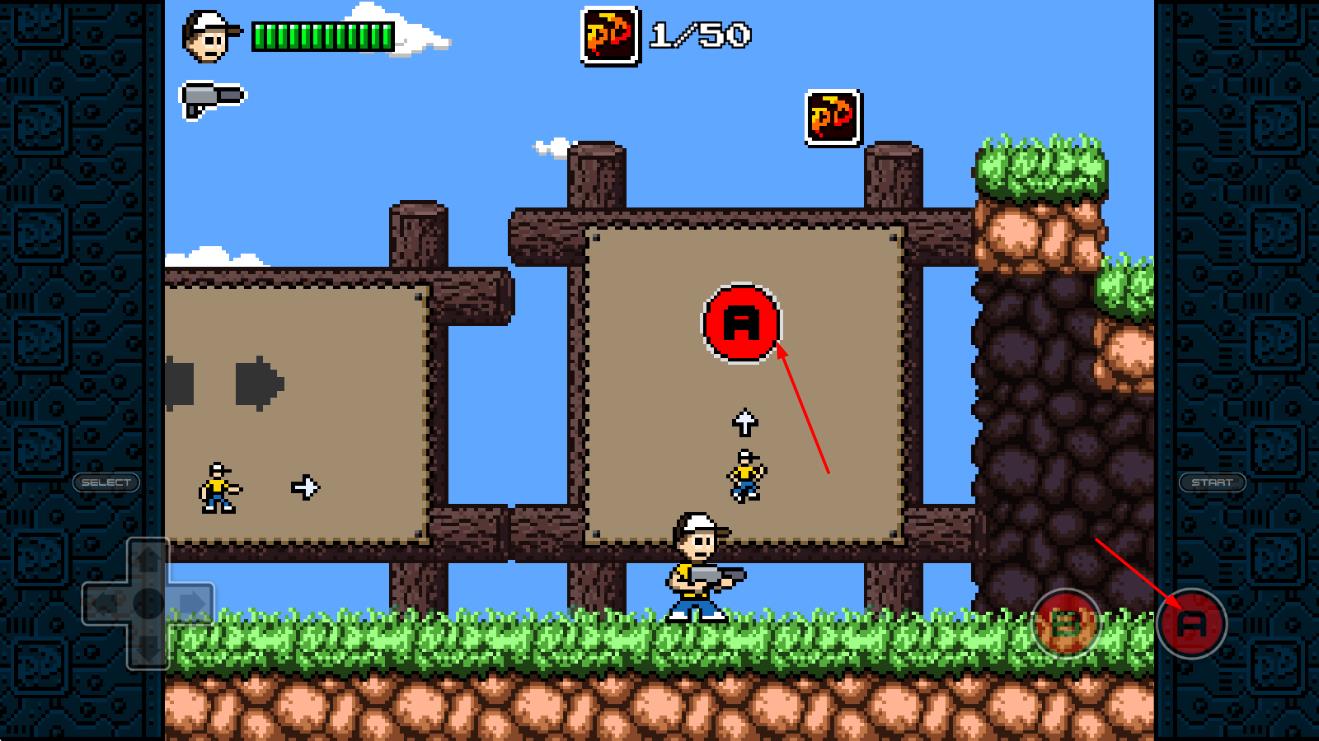Tap the SELECT touch button

(x=106, y=482)
